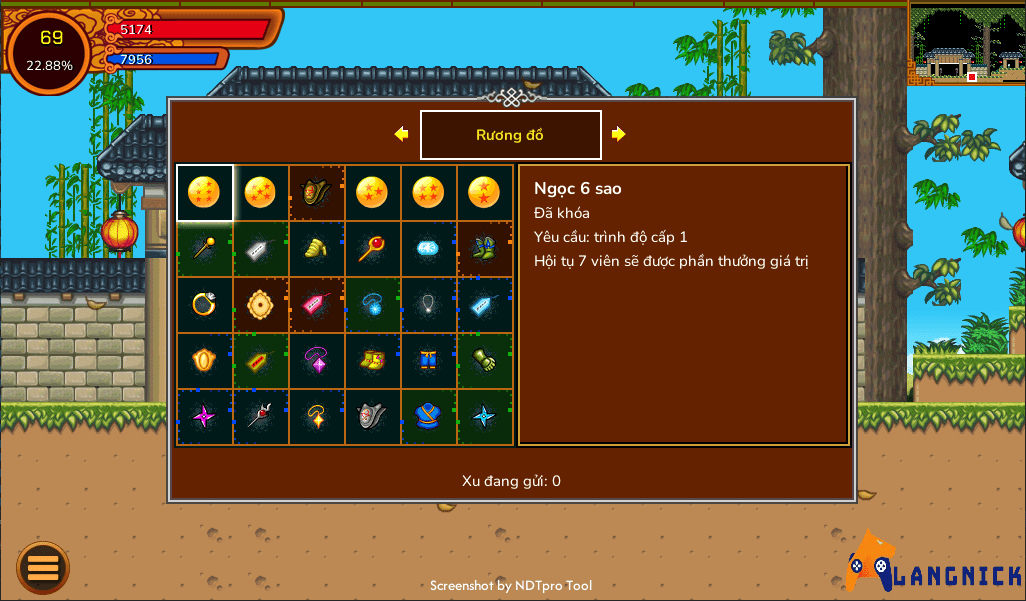Select the blue robe armor slot

[428, 416]
